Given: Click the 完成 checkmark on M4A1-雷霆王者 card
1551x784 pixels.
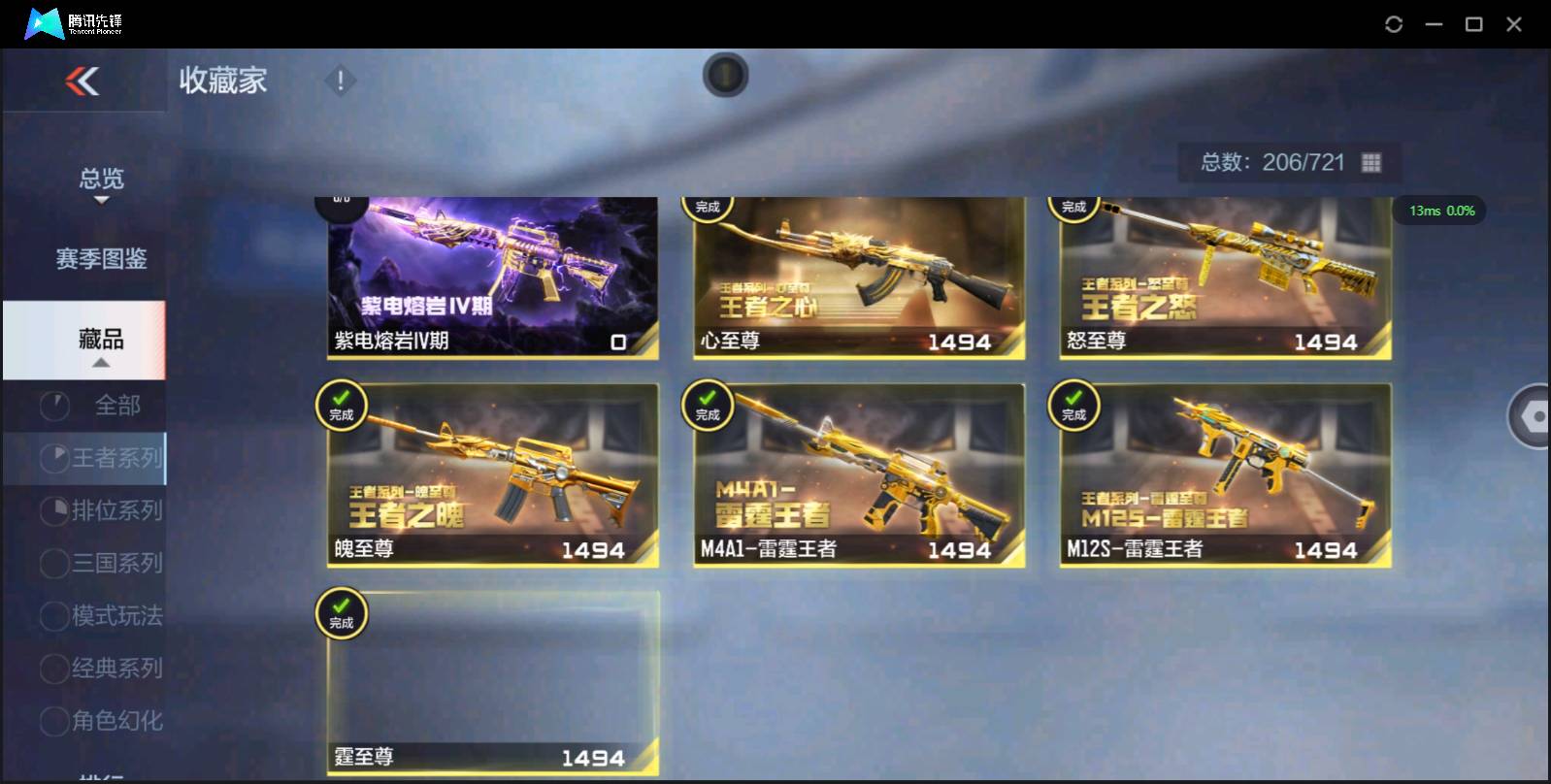Looking at the screenshot, I should pos(708,406).
